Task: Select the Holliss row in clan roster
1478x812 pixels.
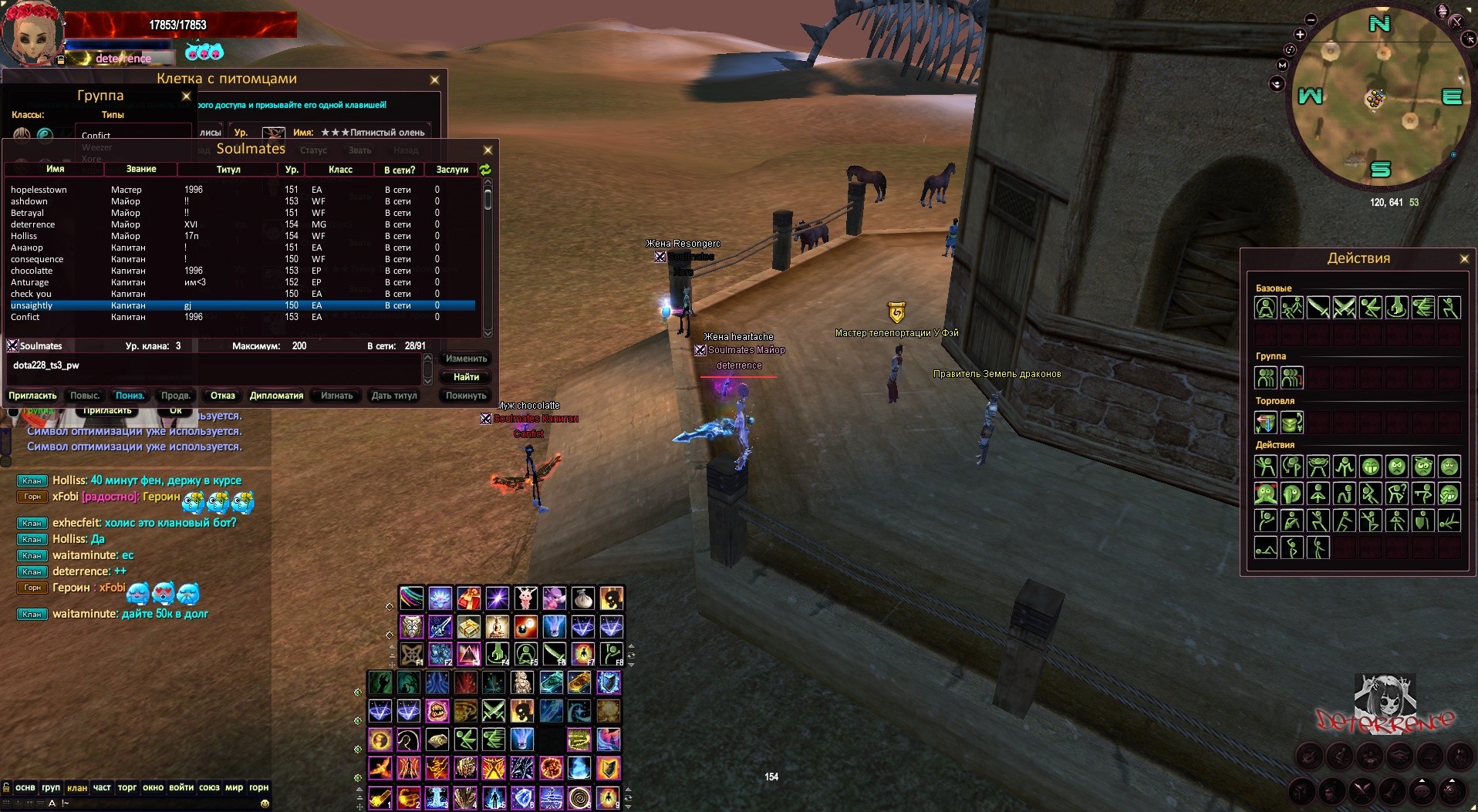Action: coord(24,236)
